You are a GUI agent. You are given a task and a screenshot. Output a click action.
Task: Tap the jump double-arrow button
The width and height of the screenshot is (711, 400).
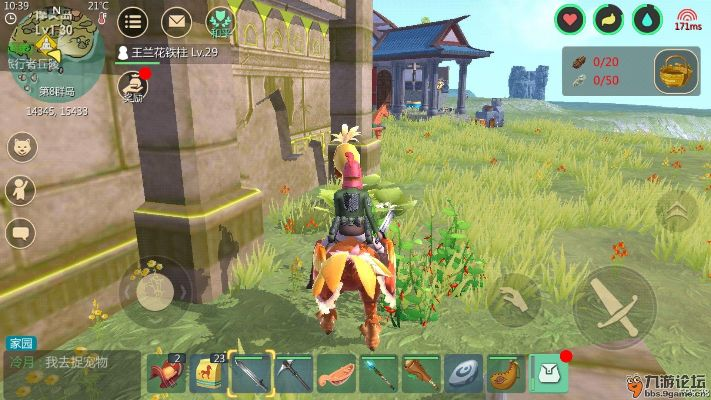click(x=678, y=211)
